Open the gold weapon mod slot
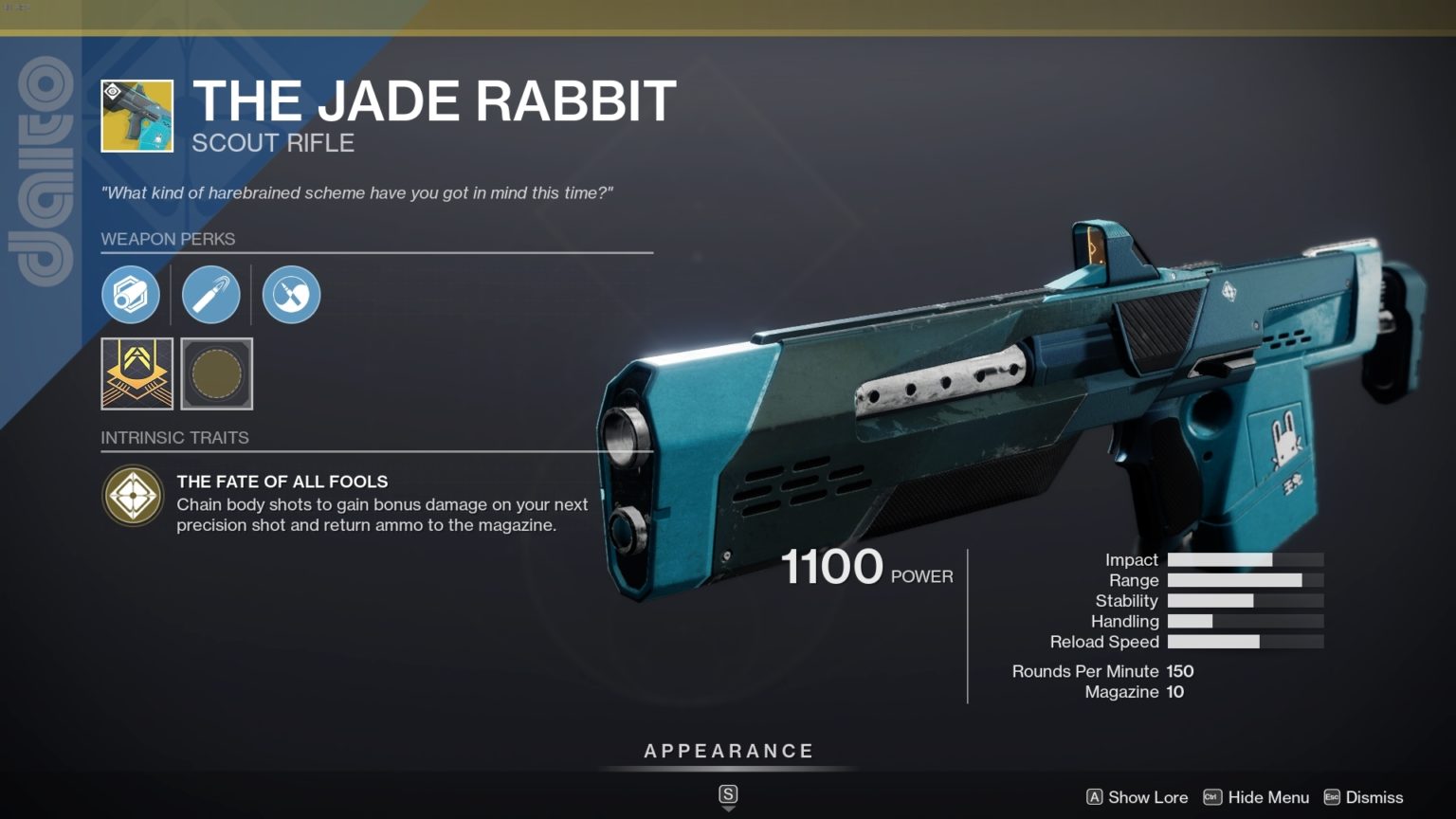The image size is (1456, 819). [x=136, y=374]
